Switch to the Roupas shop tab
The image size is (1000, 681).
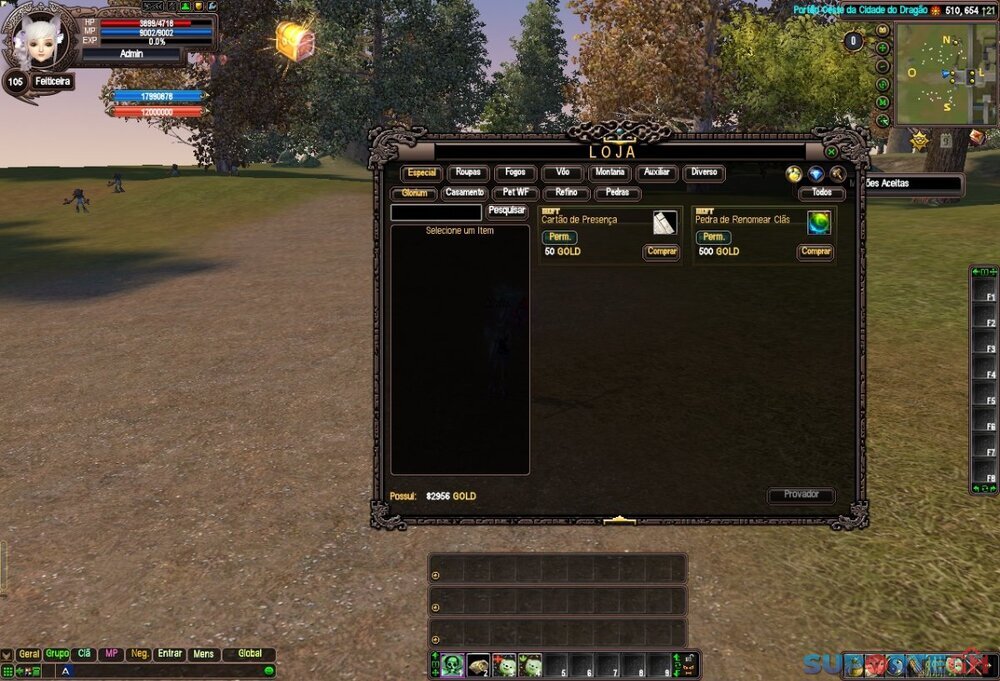point(468,173)
